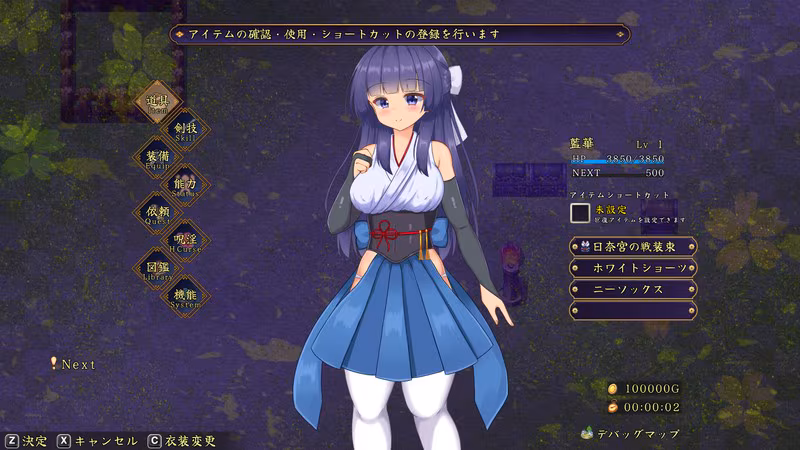Show the 能力 Status screen
The image size is (800, 450).
[185, 185]
